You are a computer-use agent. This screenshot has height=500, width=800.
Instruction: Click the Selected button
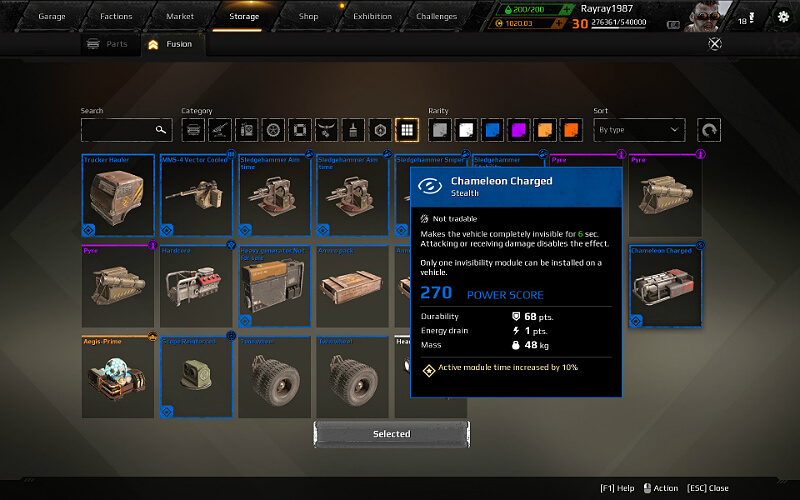click(391, 434)
